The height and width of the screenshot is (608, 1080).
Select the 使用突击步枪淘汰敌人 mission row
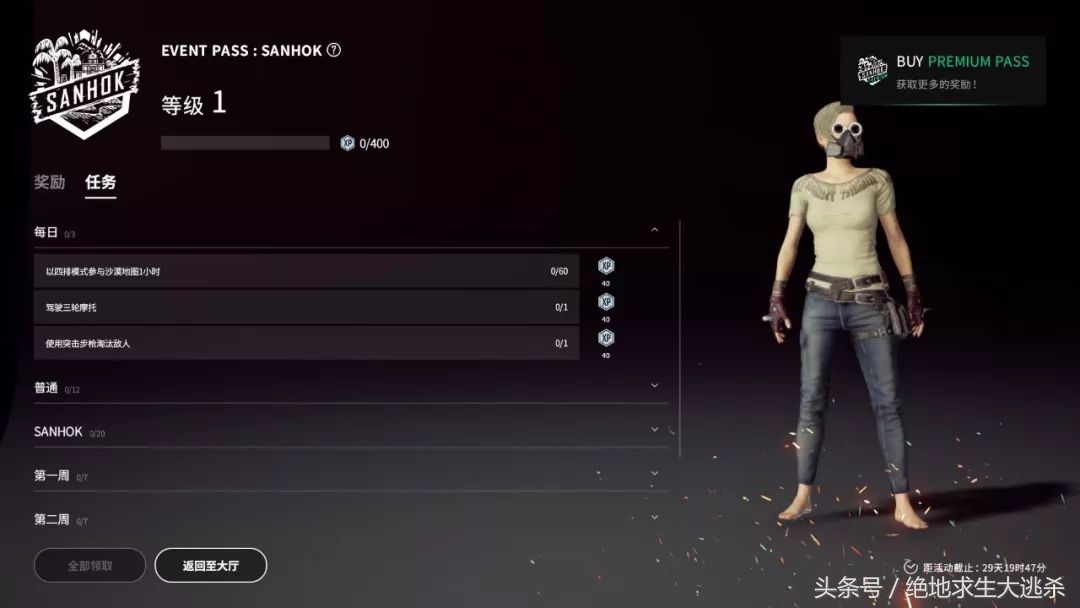click(x=306, y=343)
